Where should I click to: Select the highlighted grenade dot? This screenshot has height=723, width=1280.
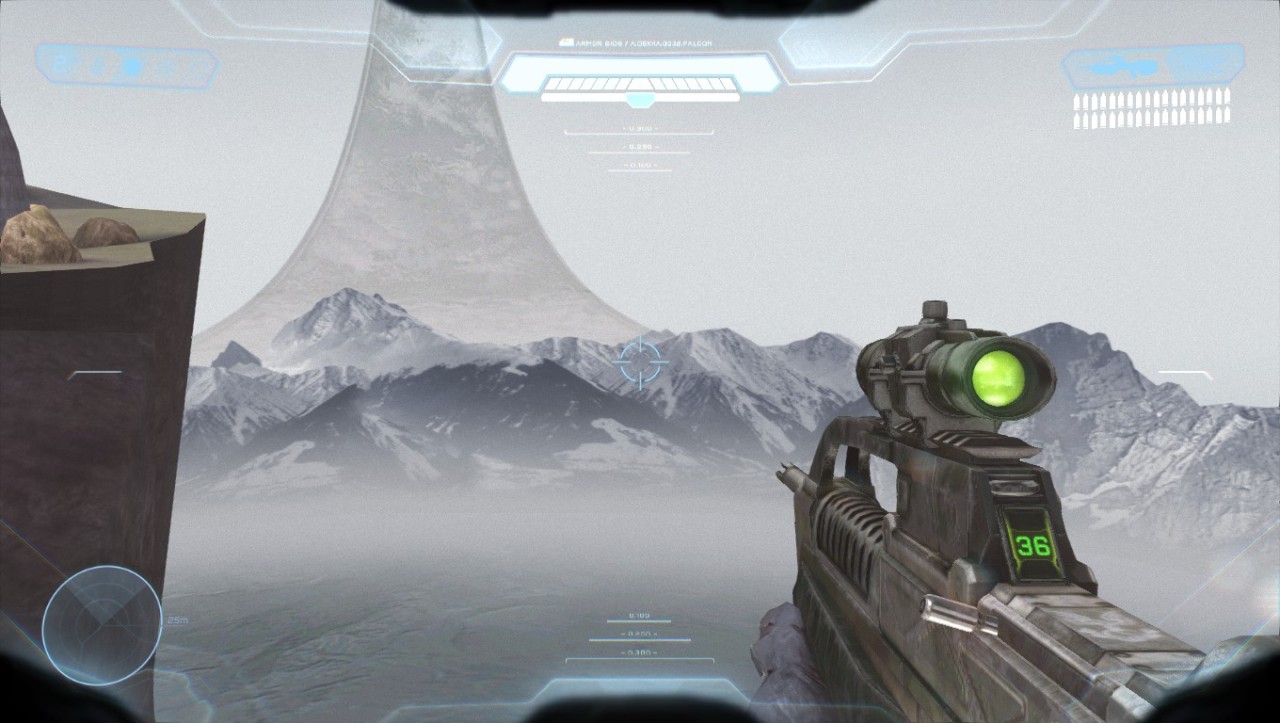(x=130, y=67)
